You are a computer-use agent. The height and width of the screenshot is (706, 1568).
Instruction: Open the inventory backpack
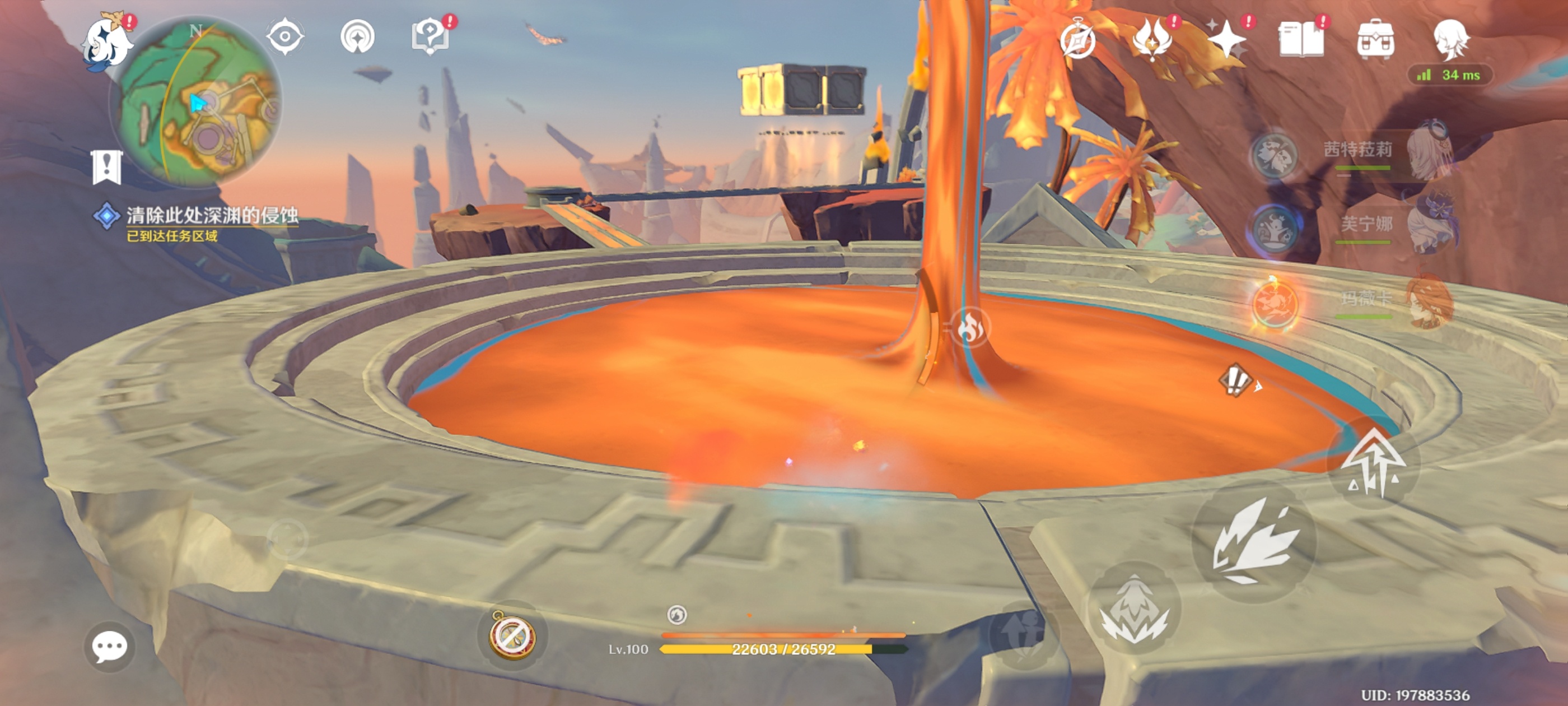pos(1376,40)
